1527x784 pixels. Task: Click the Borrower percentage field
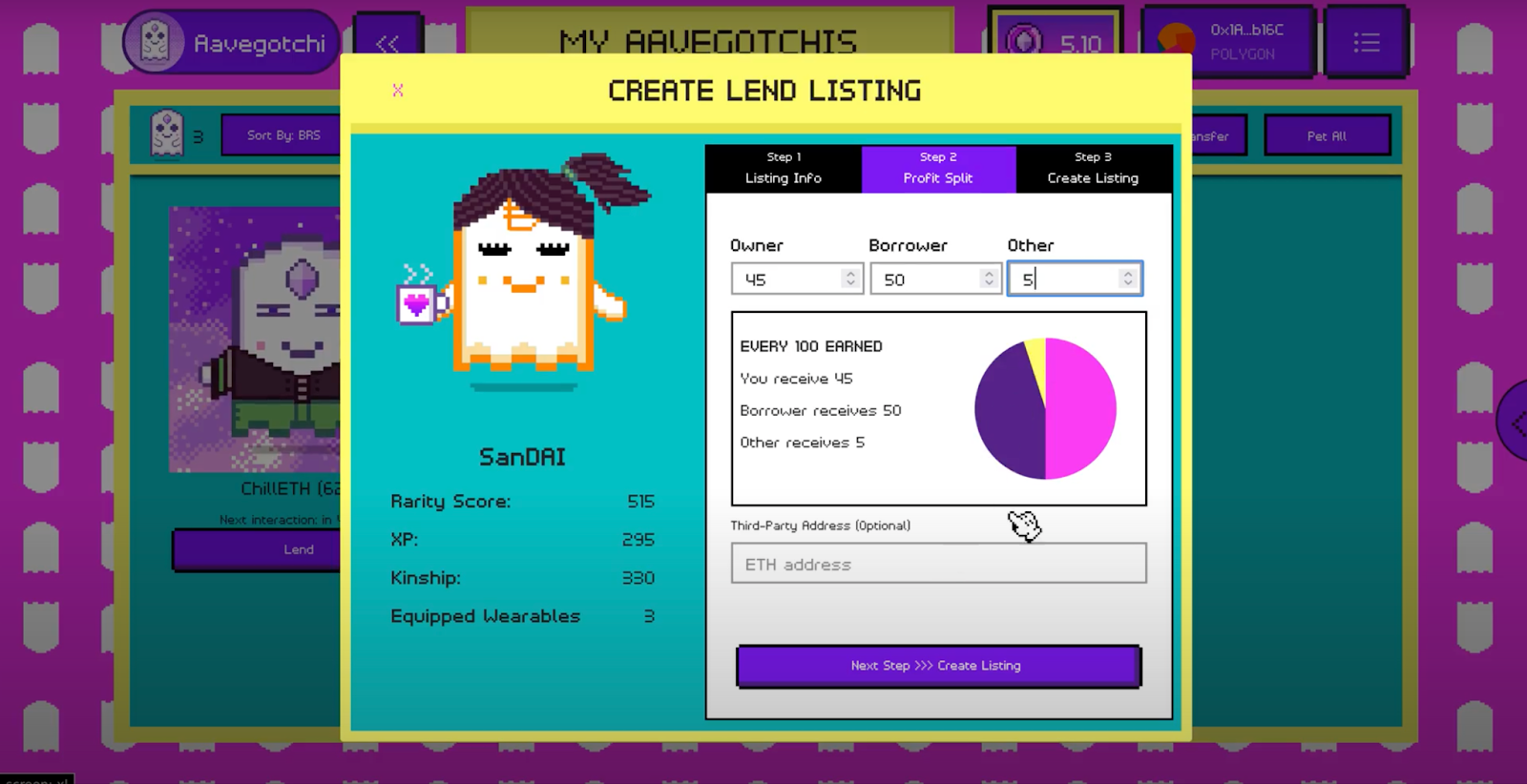pyautogui.click(x=924, y=279)
